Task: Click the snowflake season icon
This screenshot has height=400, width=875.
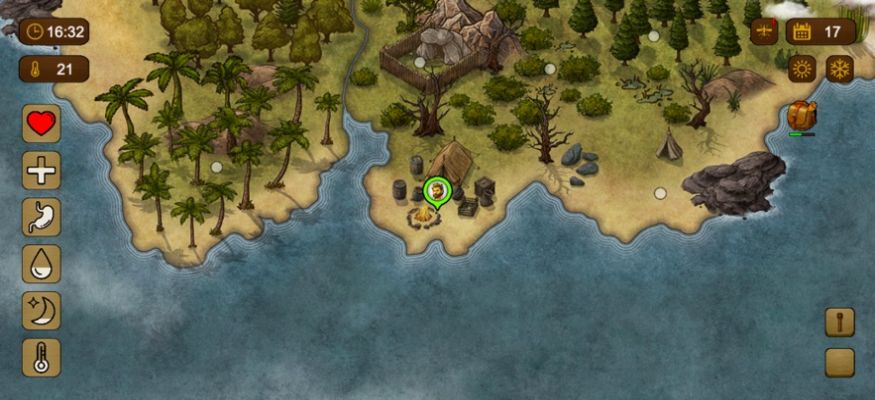Action: click(x=840, y=68)
